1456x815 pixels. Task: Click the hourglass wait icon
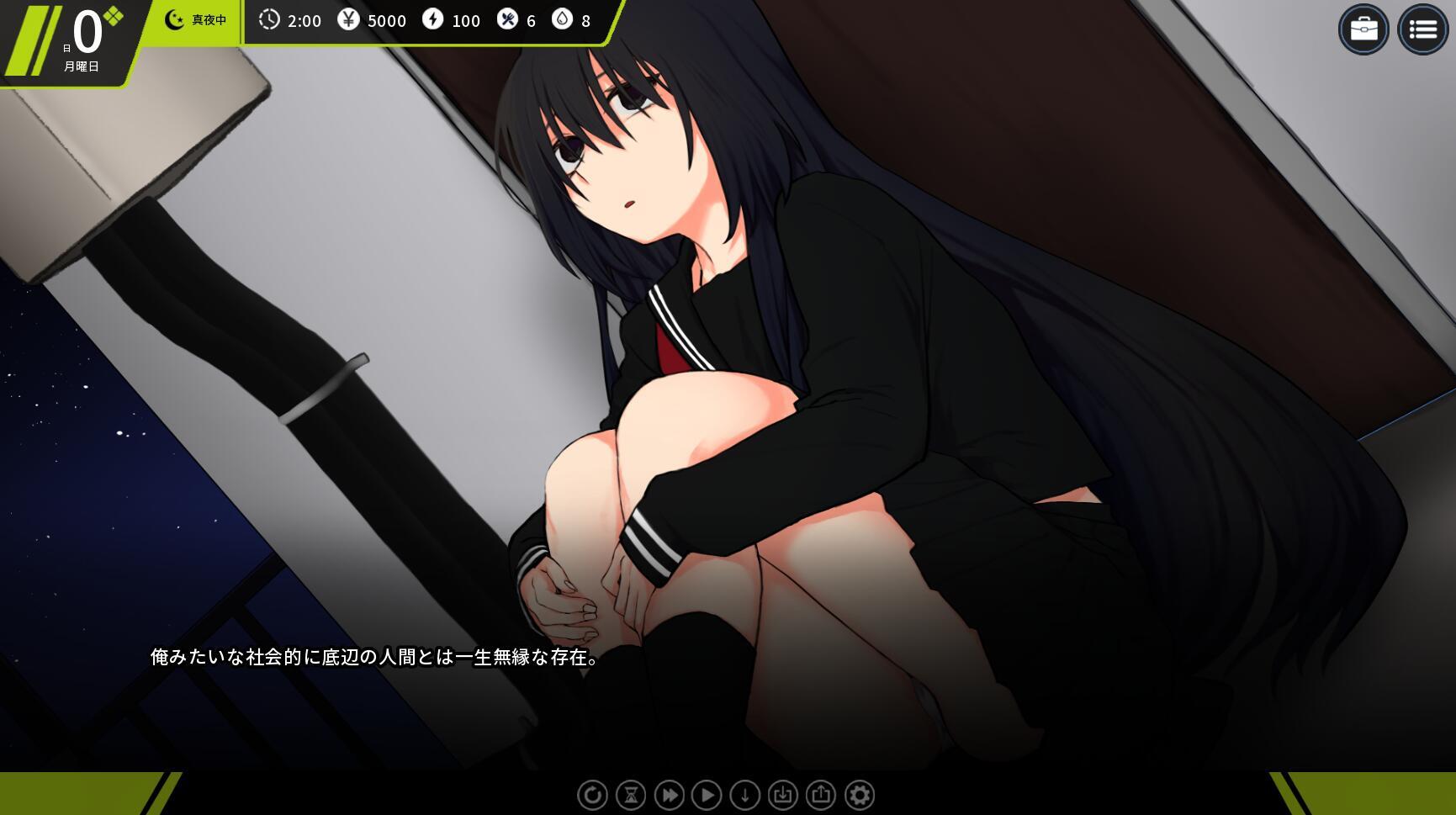coord(631,794)
